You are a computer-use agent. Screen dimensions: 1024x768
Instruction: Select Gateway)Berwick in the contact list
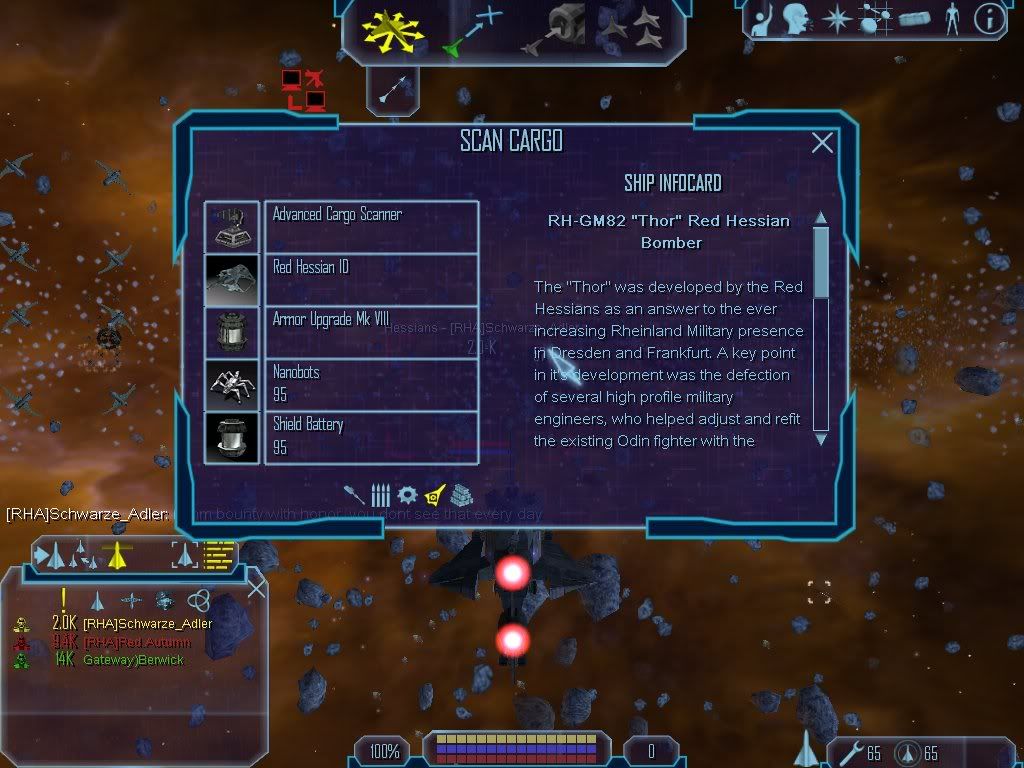coord(133,660)
